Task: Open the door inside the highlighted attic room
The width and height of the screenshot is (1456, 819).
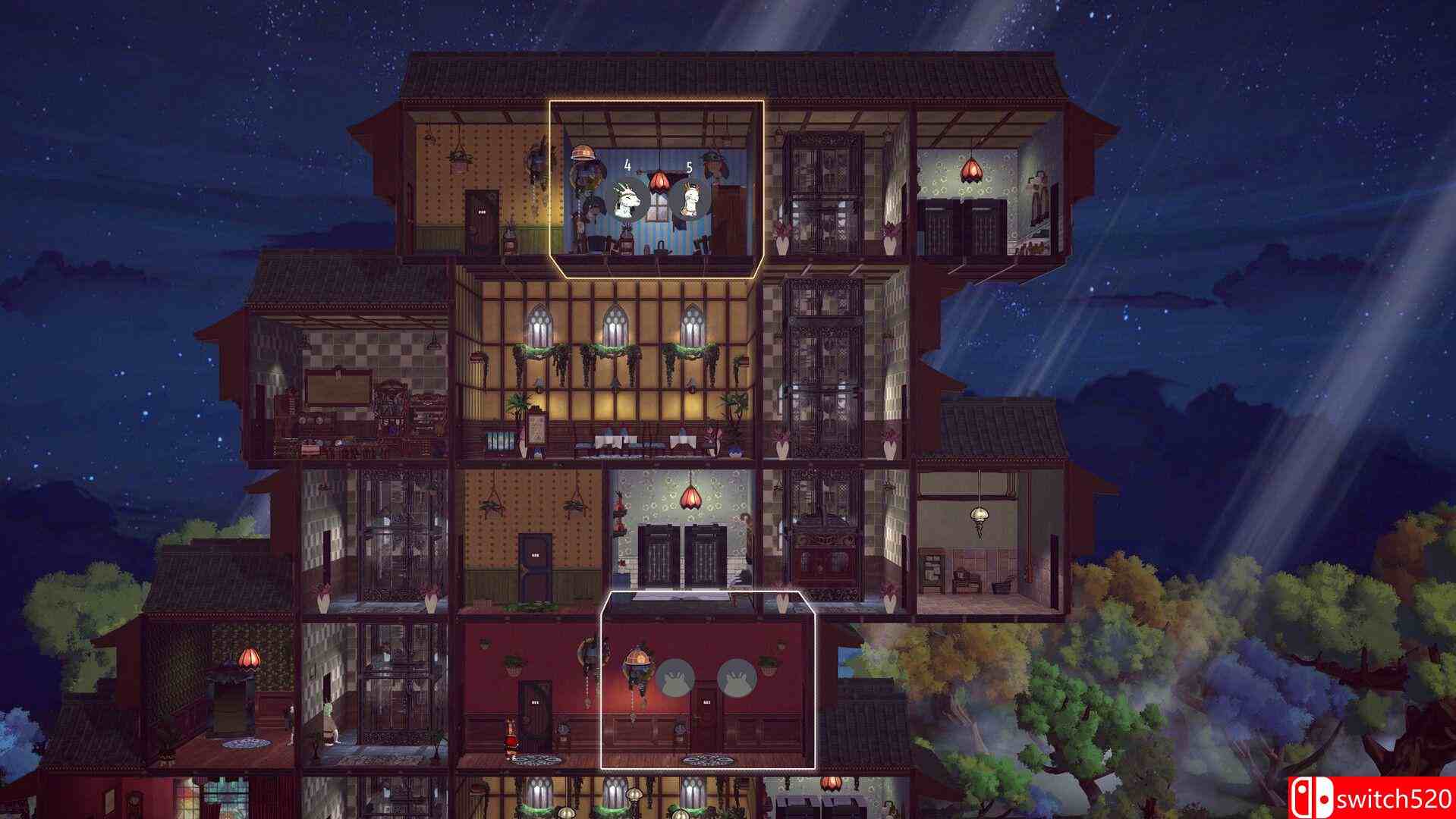Action: tap(732, 212)
